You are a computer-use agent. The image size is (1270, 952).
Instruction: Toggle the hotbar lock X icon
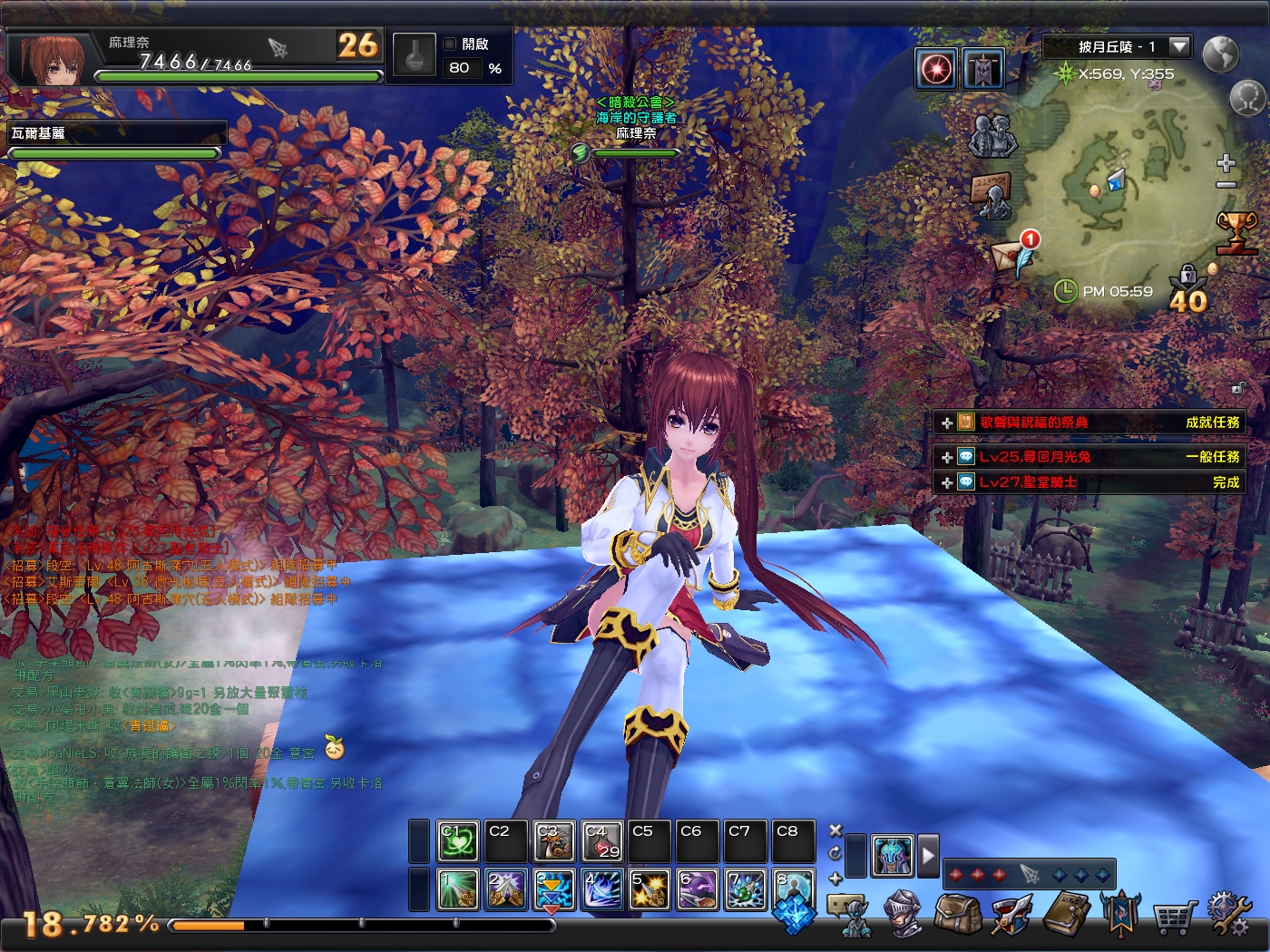pyautogui.click(x=835, y=829)
